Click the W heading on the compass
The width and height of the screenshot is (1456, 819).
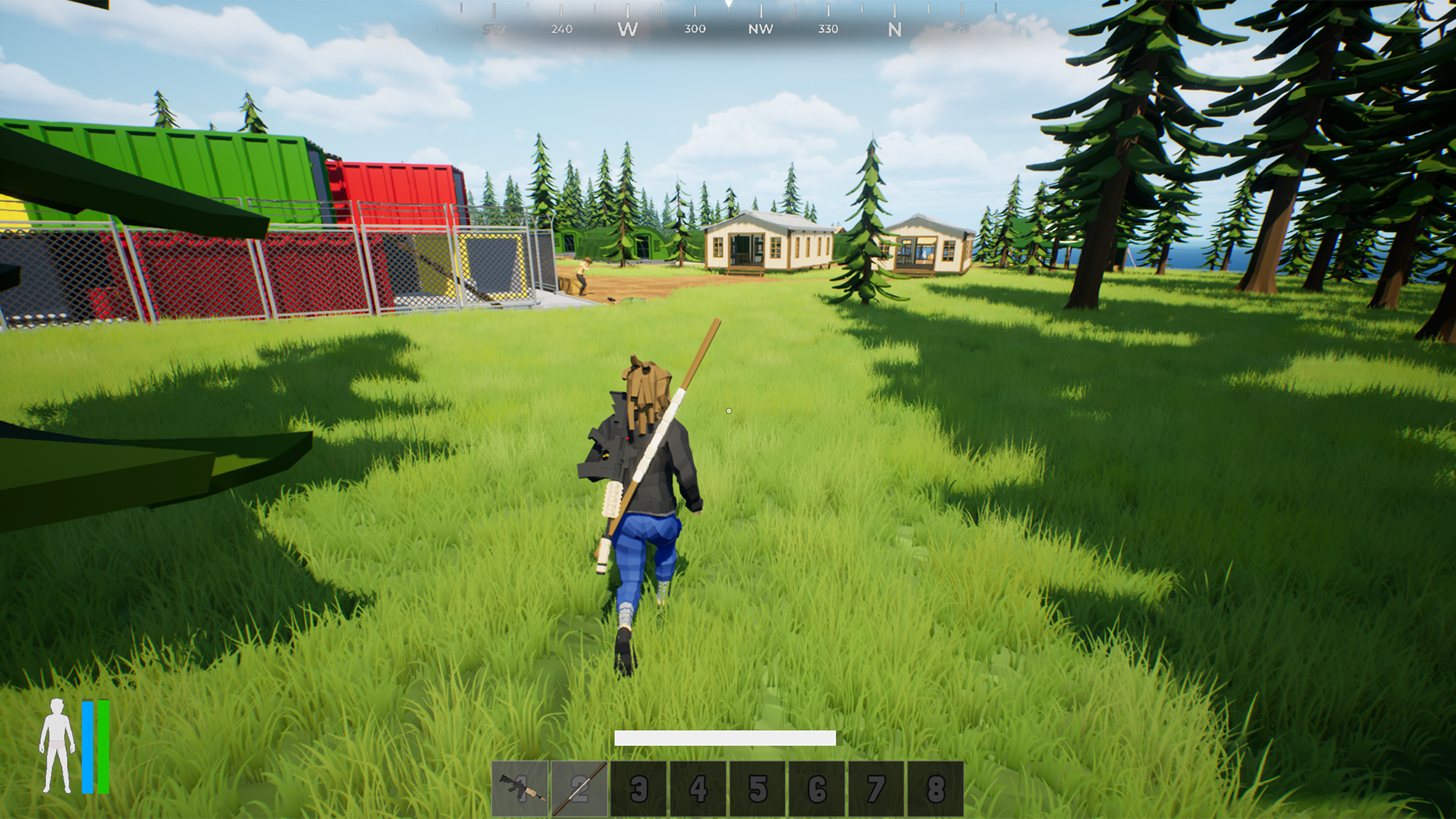[x=628, y=29]
